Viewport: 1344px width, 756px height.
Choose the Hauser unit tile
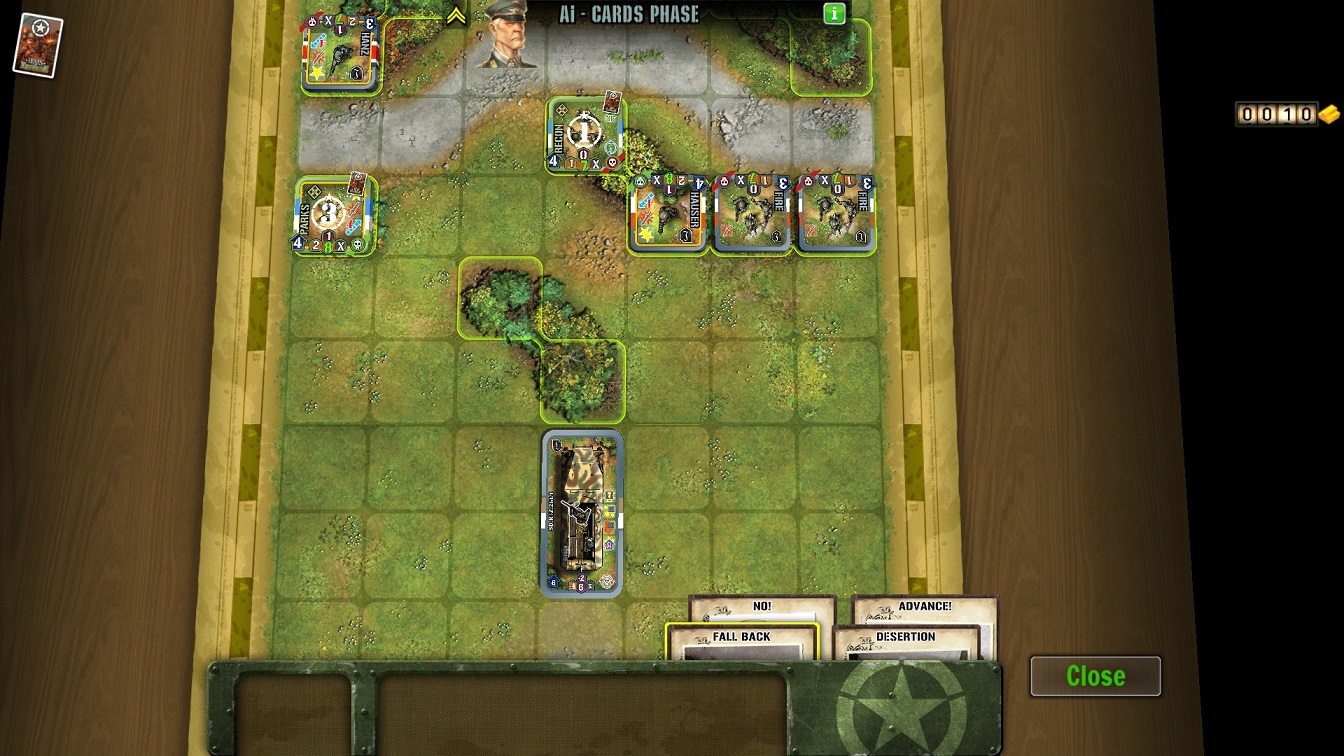click(x=669, y=214)
